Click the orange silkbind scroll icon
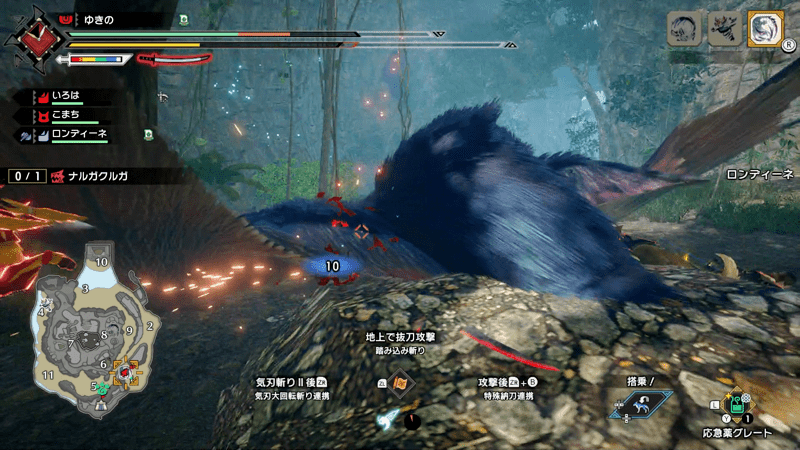 click(399, 384)
